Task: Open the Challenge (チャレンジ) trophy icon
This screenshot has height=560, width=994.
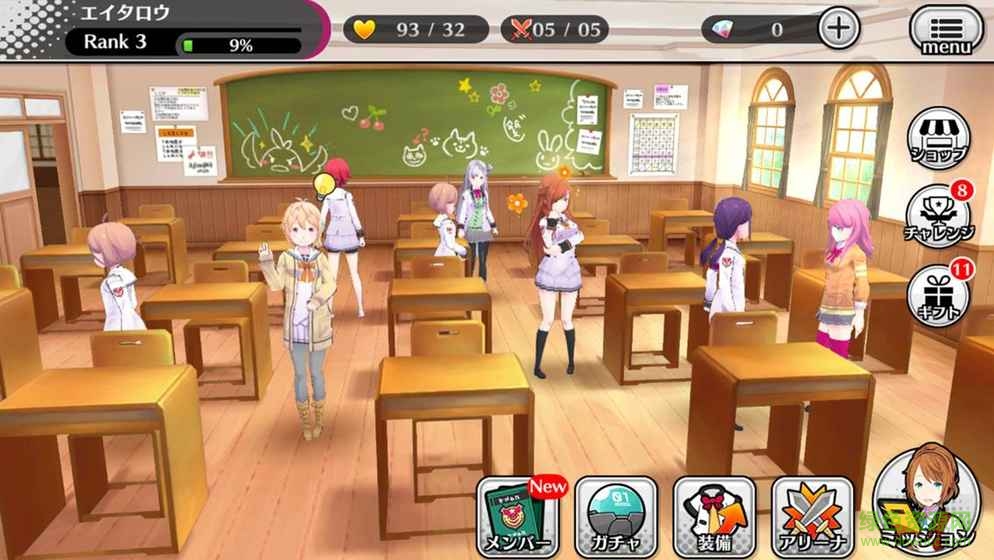Action: [939, 215]
